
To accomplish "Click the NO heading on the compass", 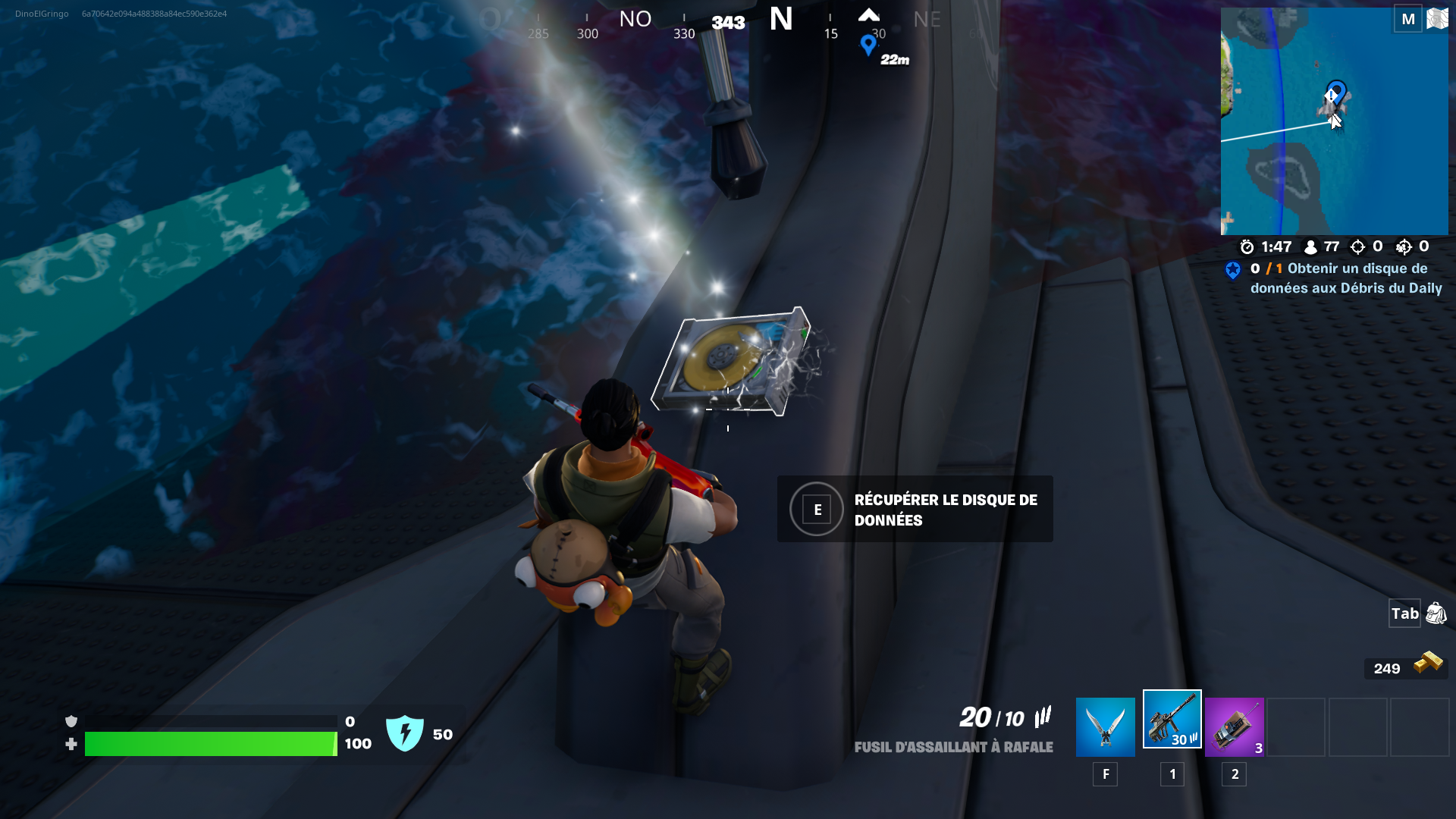I will 635,19.
